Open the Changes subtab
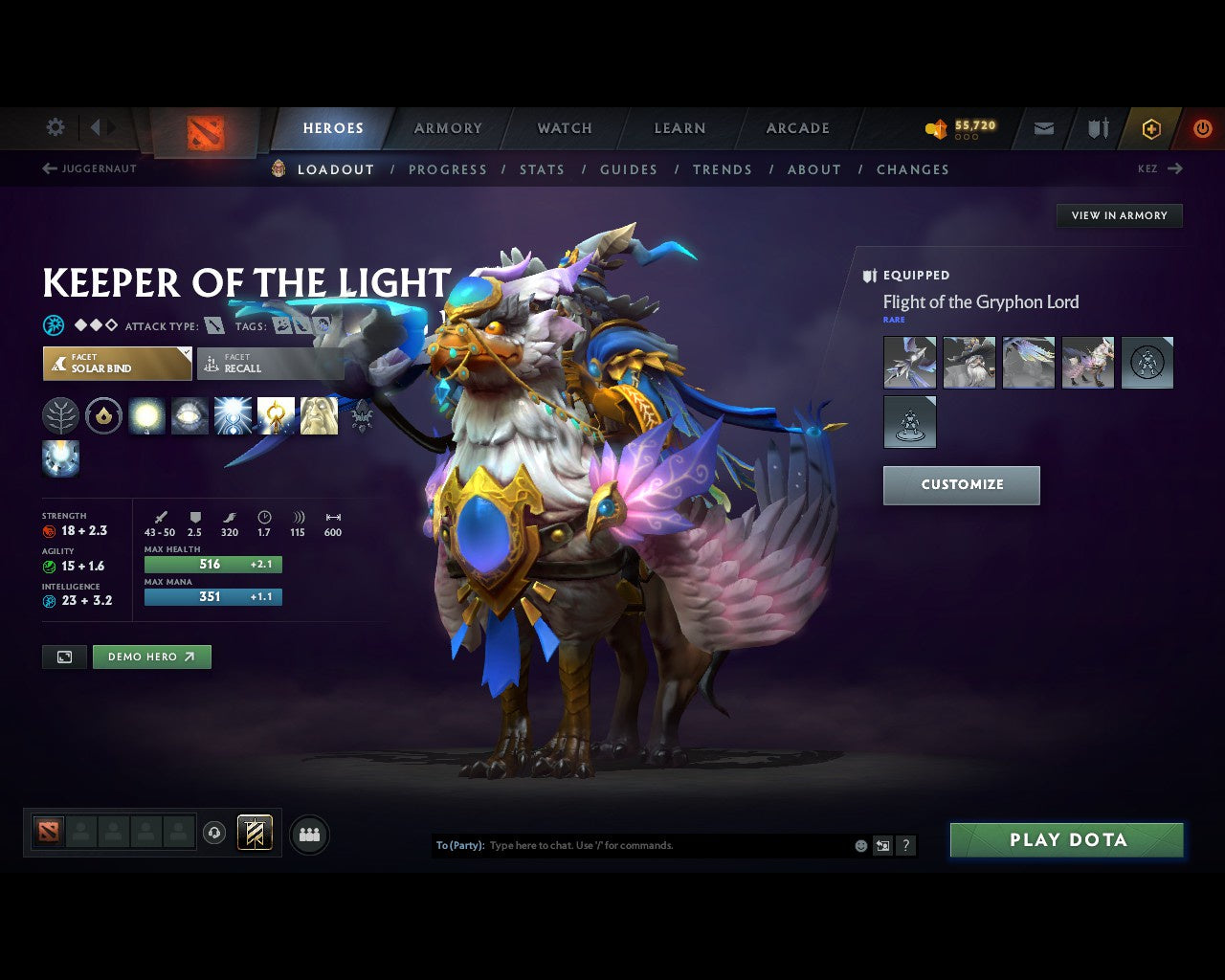 tap(913, 169)
